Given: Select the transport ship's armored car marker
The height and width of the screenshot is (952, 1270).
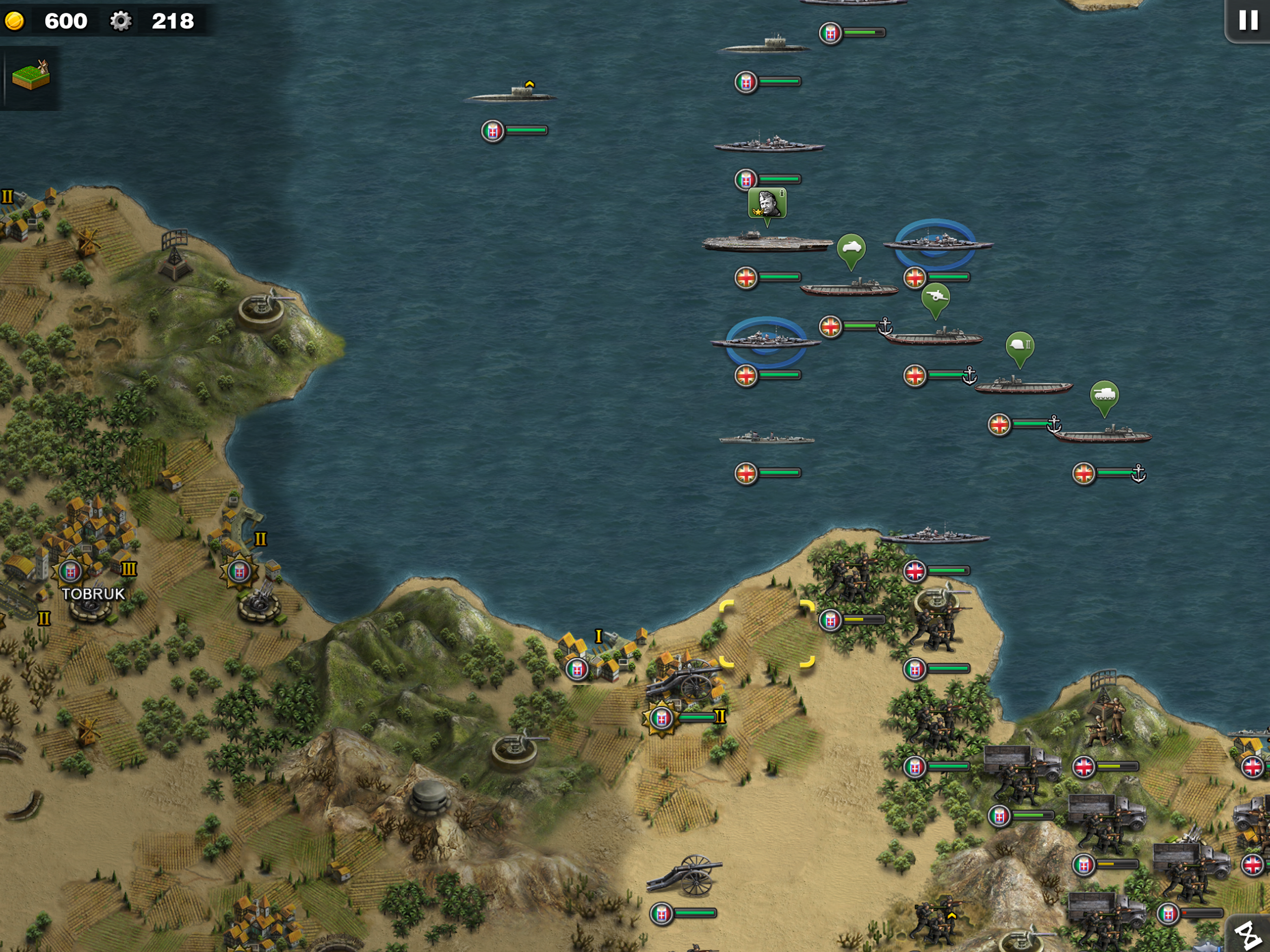Looking at the screenshot, I should click(x=851, y=249).
